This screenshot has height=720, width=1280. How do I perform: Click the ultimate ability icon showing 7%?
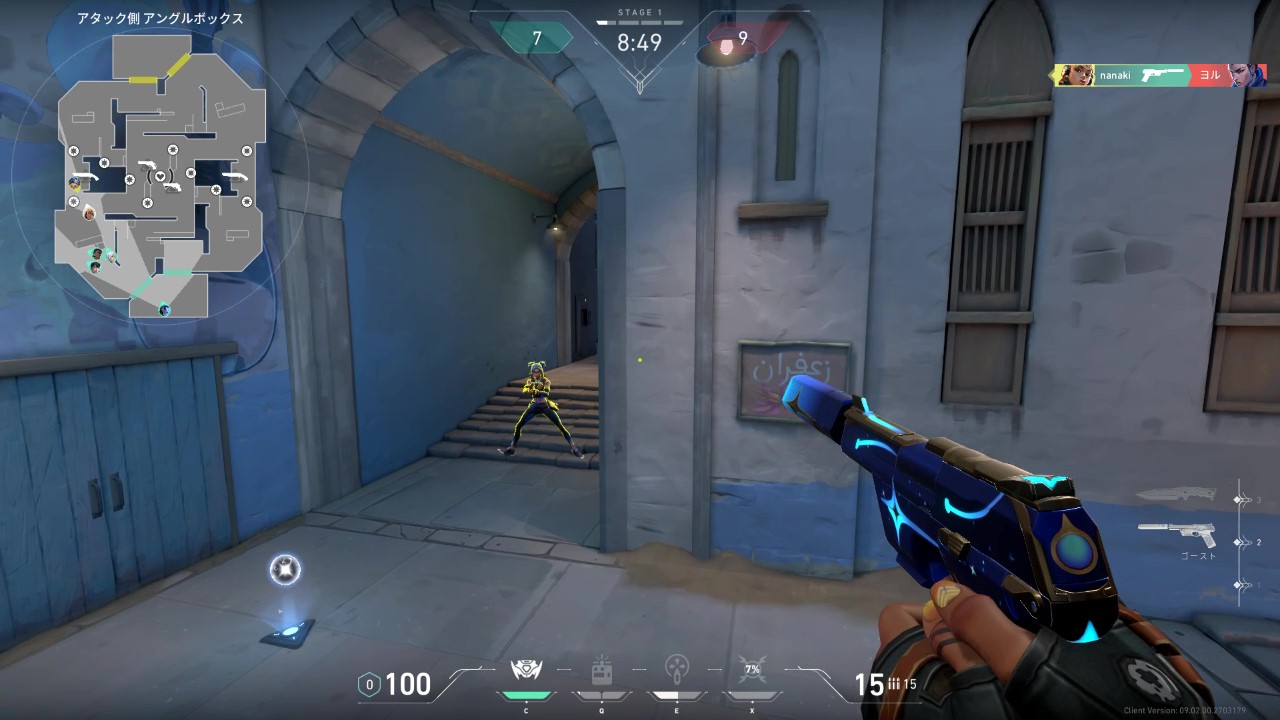[752, 670]
